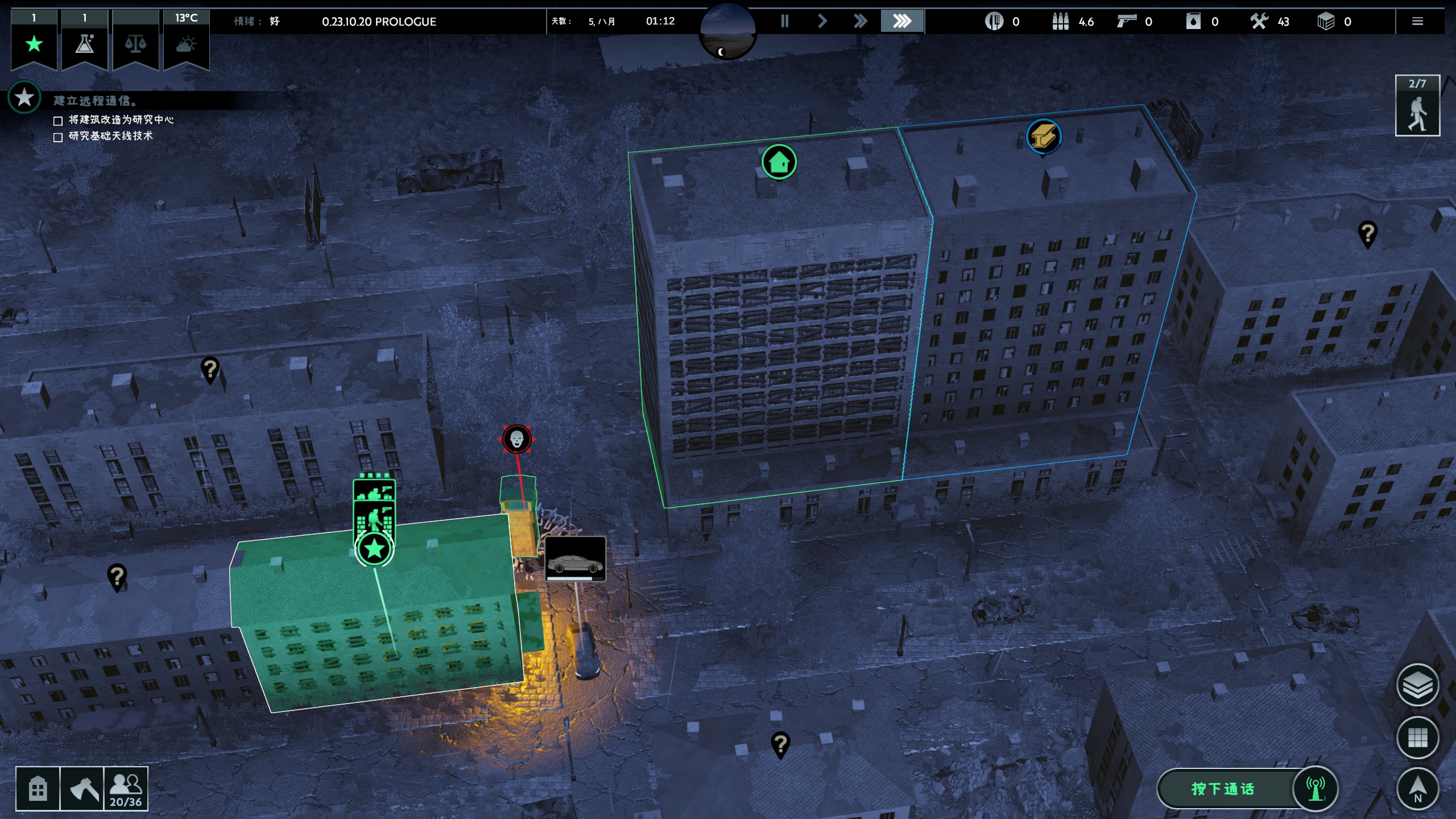Select the green house base marker
Image resolution: width=1456 pixels, height=819 pixels.
pos(779,162)
